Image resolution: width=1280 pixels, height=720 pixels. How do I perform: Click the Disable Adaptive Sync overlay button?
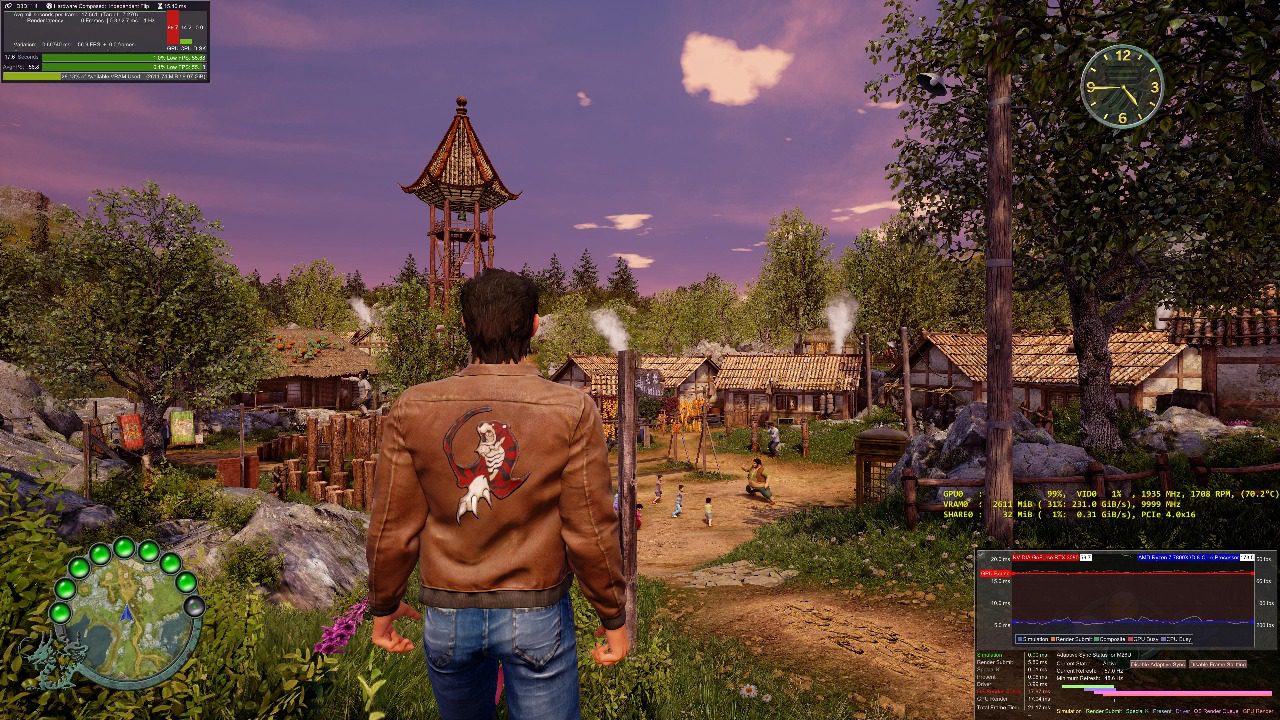pos(1158,664)
